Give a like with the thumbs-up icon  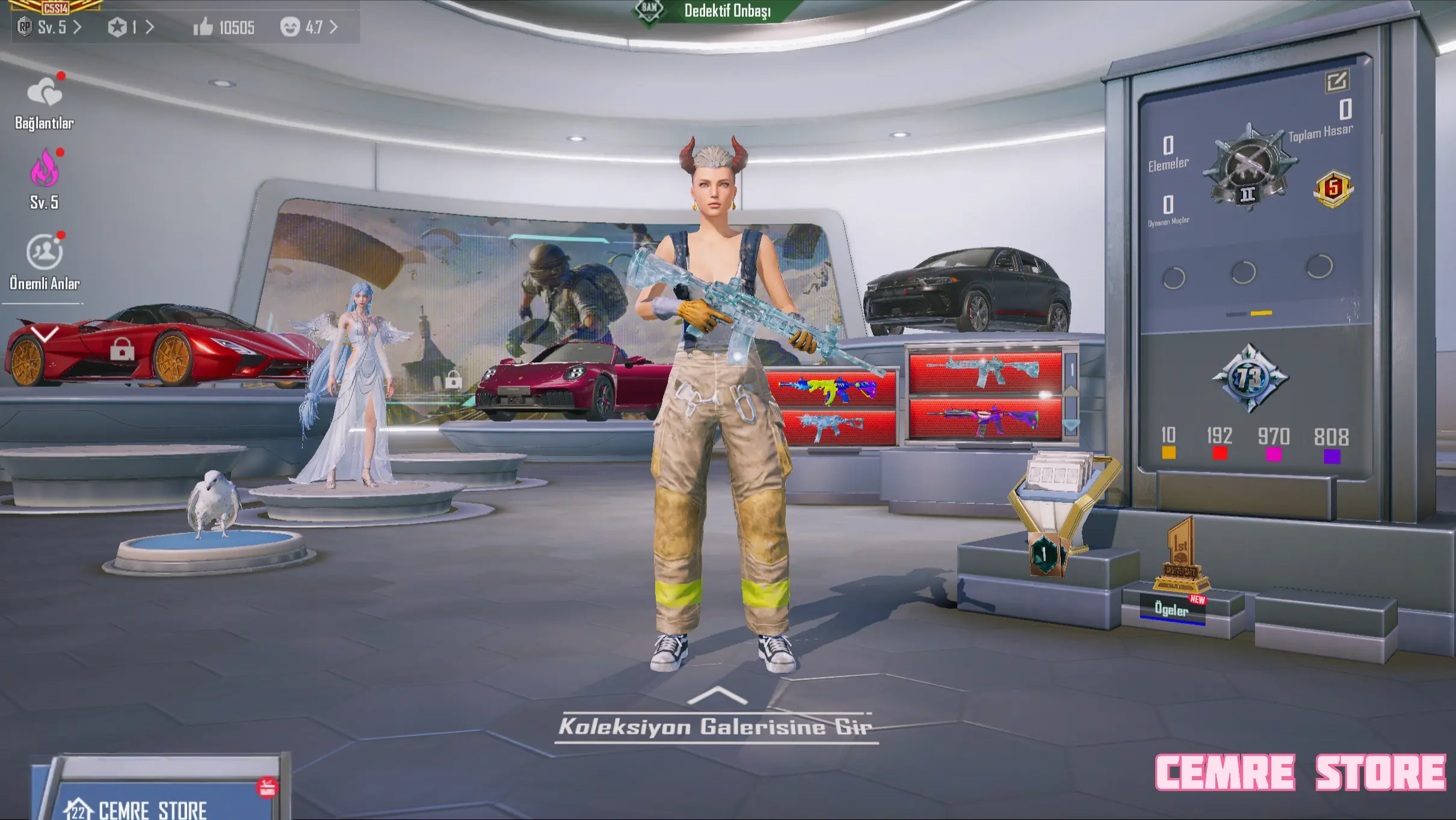(x=203, y=27)
